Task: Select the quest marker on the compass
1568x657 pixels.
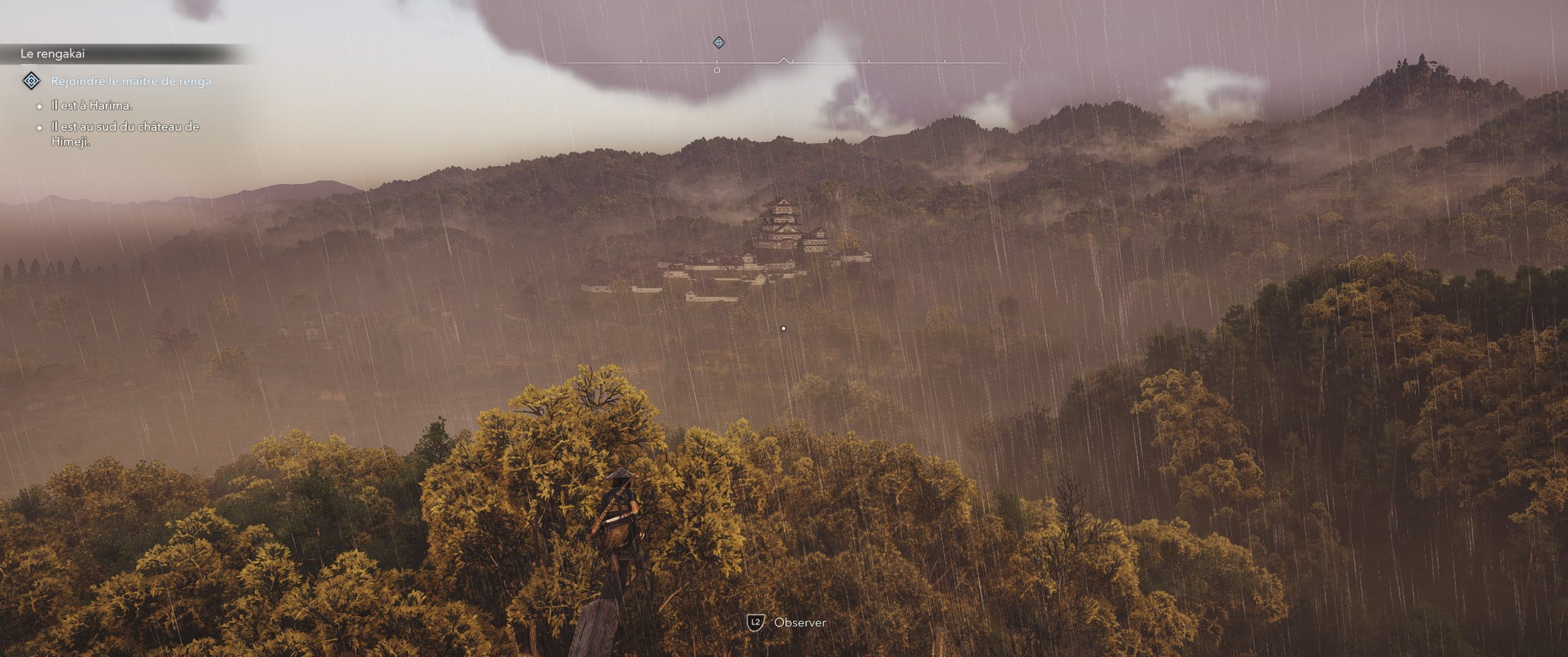Action: 719,42
